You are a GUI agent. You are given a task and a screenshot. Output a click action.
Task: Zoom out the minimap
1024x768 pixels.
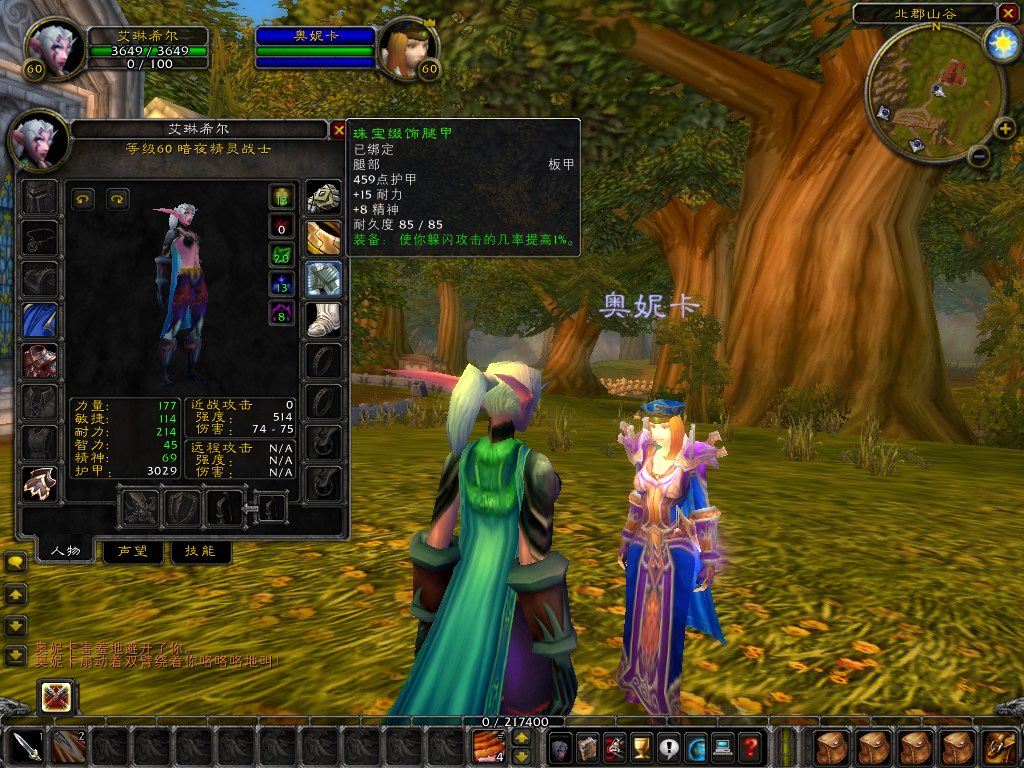(x=979, y=156)
